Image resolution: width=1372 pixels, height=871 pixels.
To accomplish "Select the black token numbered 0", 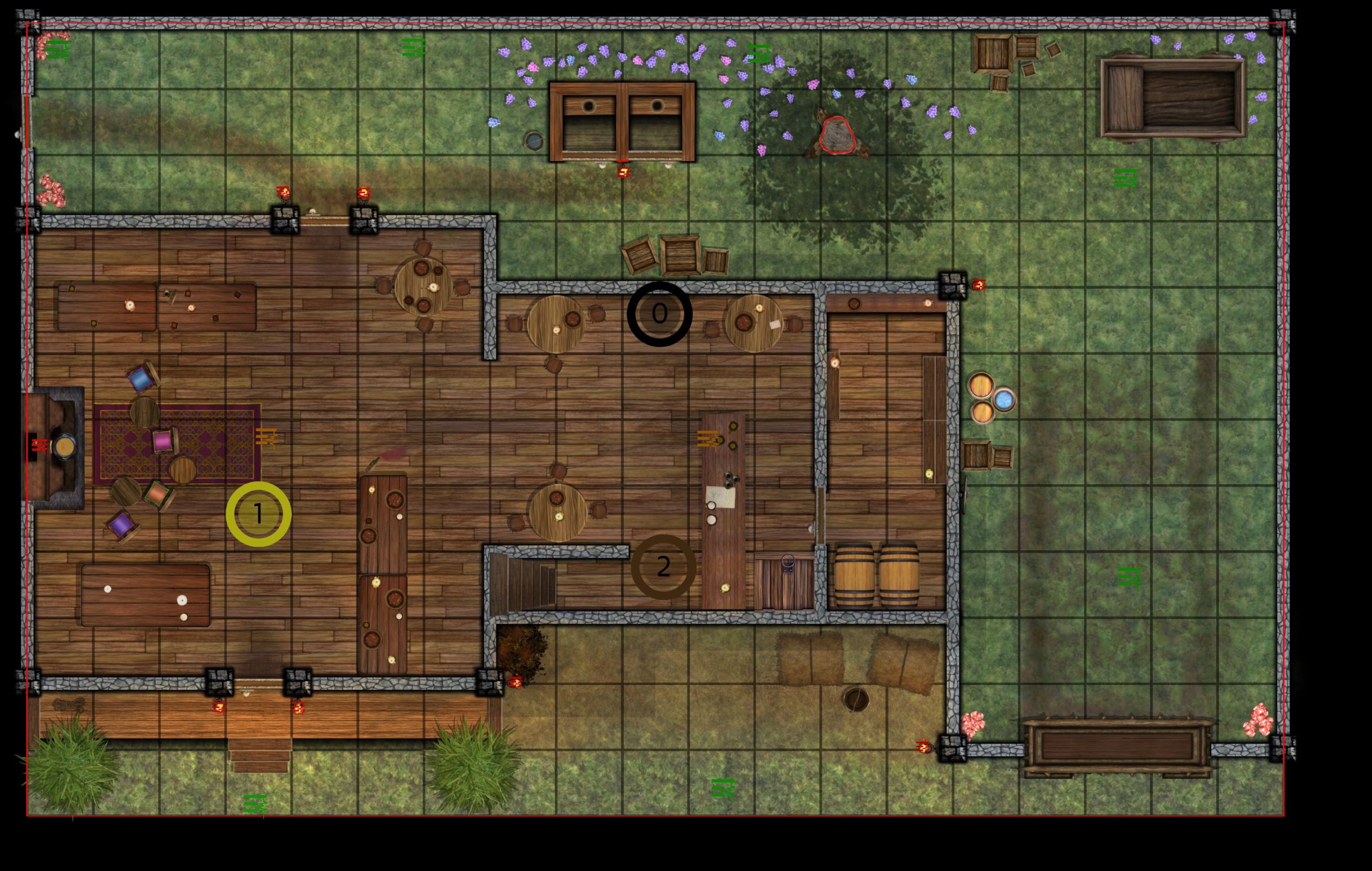I will (x=659, y=314).
